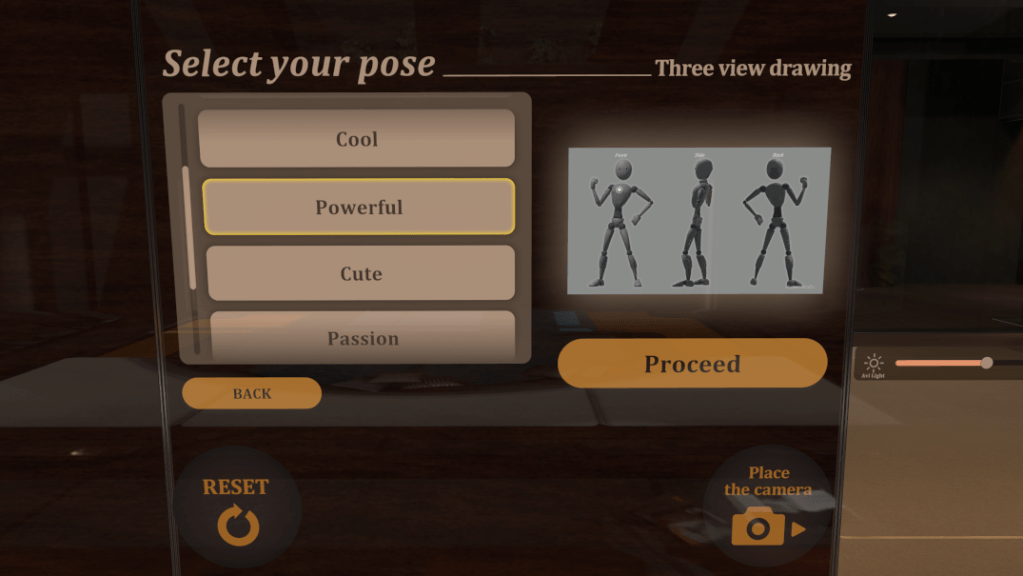Screen dimensions: 1023x576
Task: Select the Passion pose option
Action: [x=363, y=338]
